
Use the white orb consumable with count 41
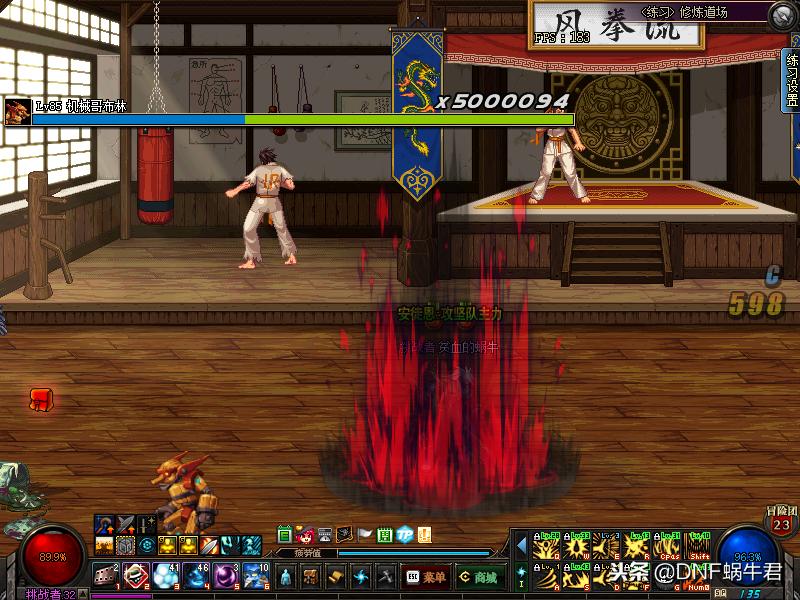click(166, 575)
